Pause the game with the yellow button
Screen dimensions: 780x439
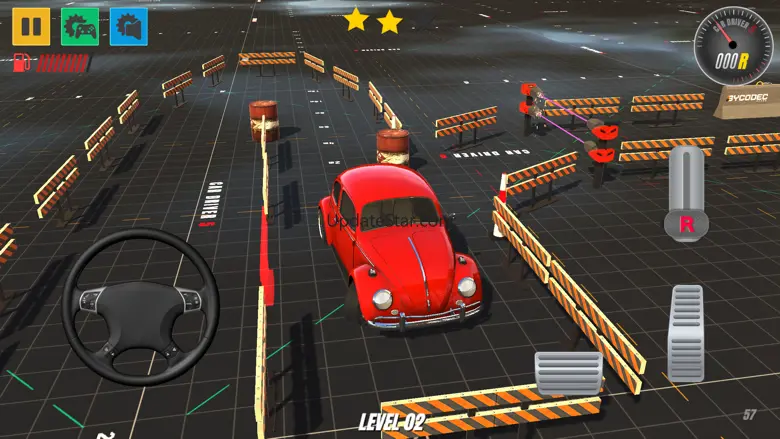[30, 26]
